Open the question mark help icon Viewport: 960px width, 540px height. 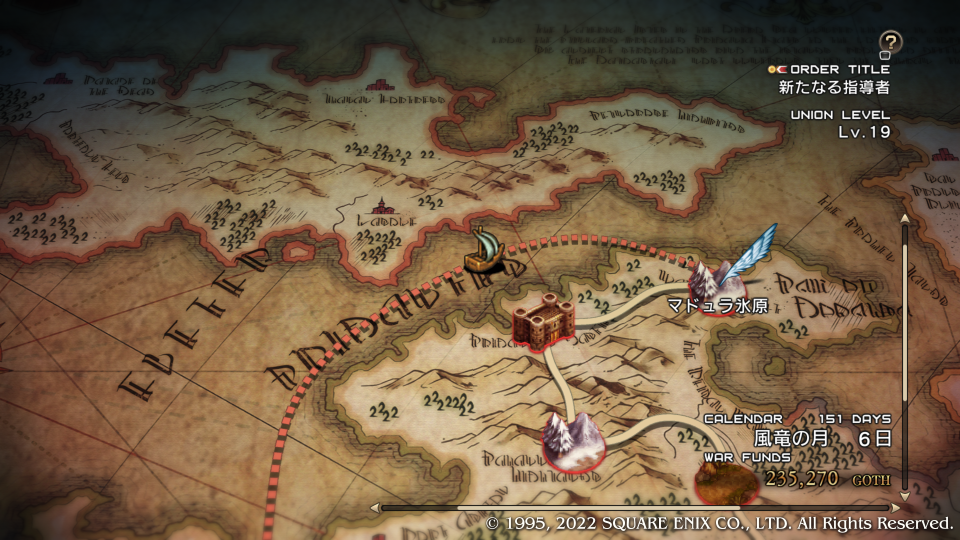889,42
